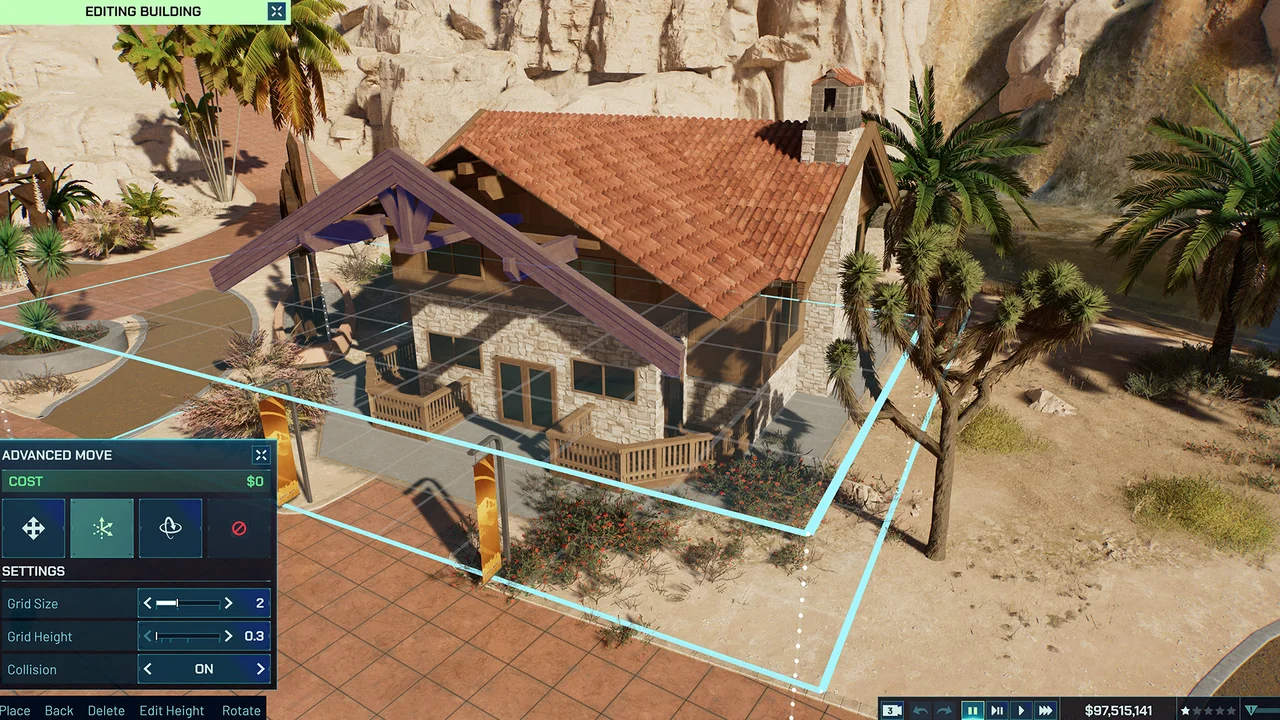
Task: Select the rotate tool icon
Action: click(170, 528)
